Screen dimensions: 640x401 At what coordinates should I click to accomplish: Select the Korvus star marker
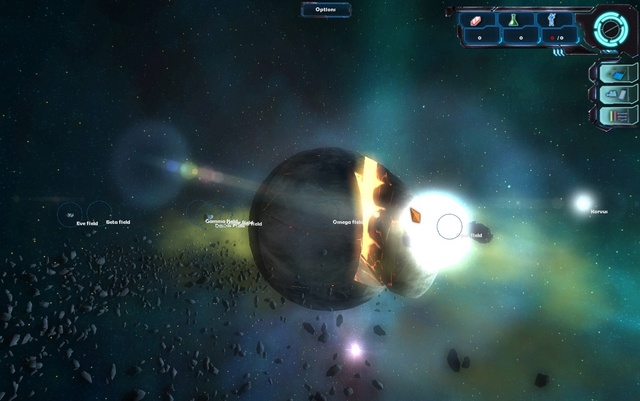click(583, 204)
